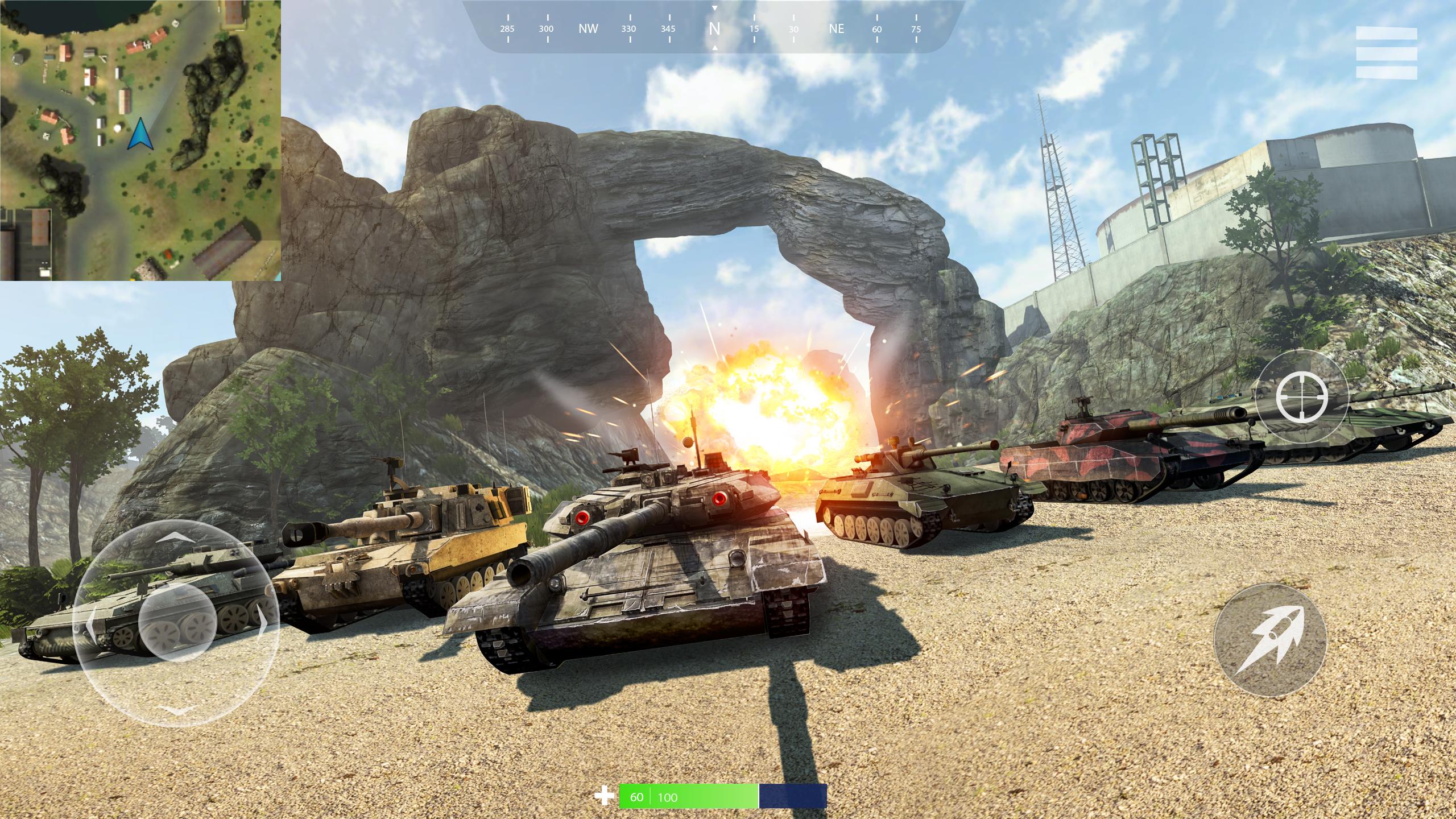This screenshot has height=819, width=1456.
Task: Open the minimap
Action: (x=140, y=140)
